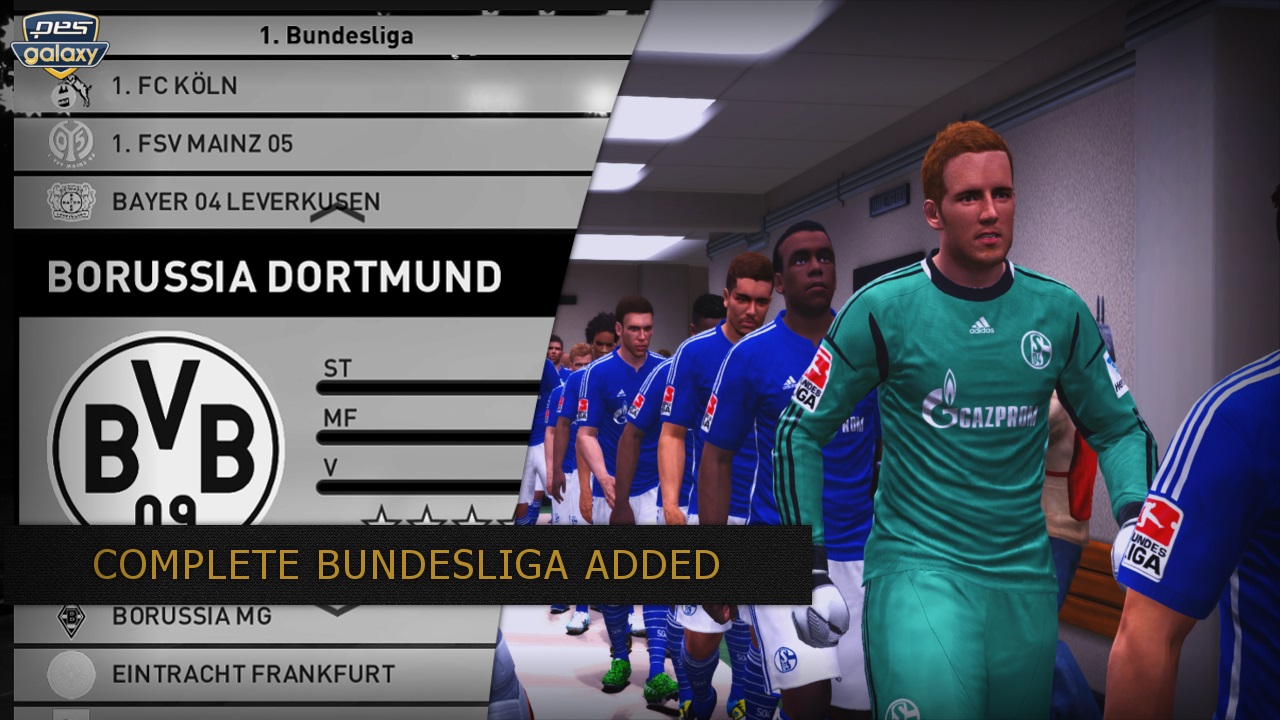The height and width of the screenshot is (720, 1280).
Task: Click the 1. Bundesliga league header
Action: (336, 36)
